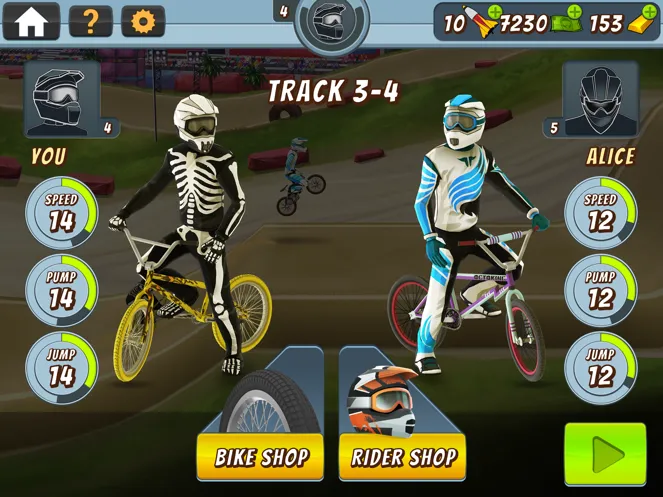Check Alice's Pump 12 stat gauge
The width and height of the screenshot is (663, 497).
(x=600, y=291)
